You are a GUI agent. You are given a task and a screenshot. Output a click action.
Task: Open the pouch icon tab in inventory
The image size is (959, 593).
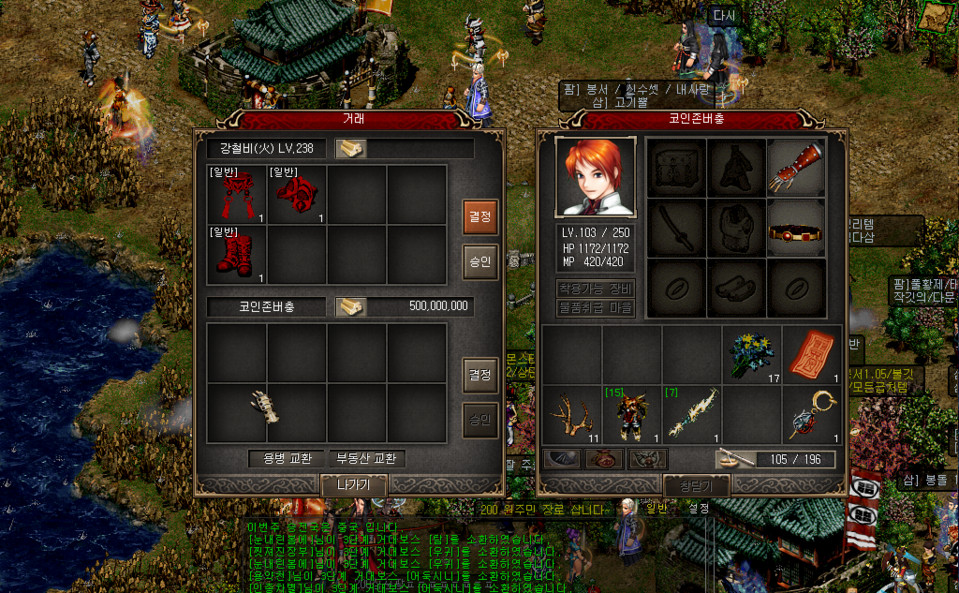pyautogui.click(x=607, y=459)
